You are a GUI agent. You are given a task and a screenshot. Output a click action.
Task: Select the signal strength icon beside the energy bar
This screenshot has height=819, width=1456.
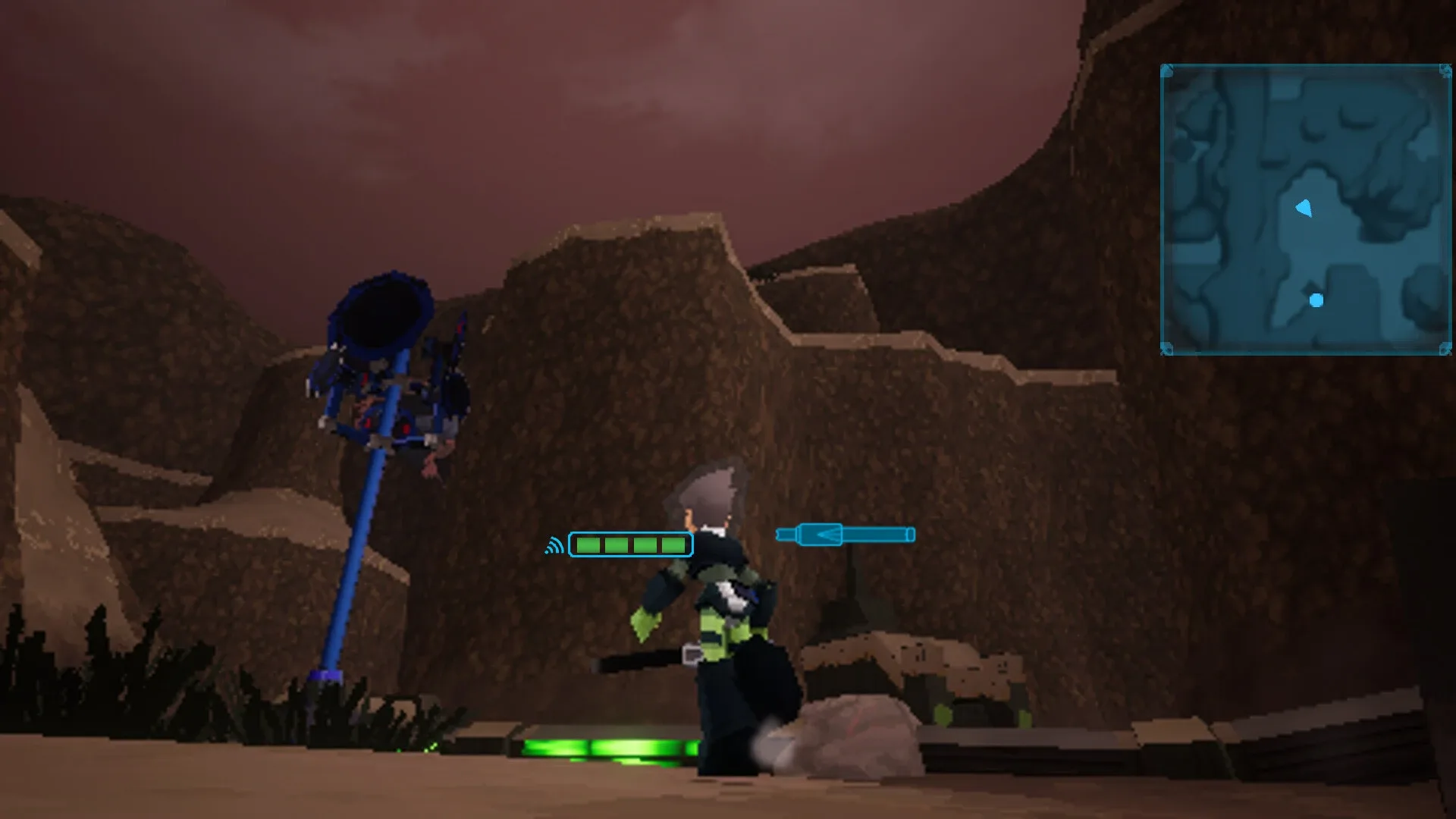(554, 544)
